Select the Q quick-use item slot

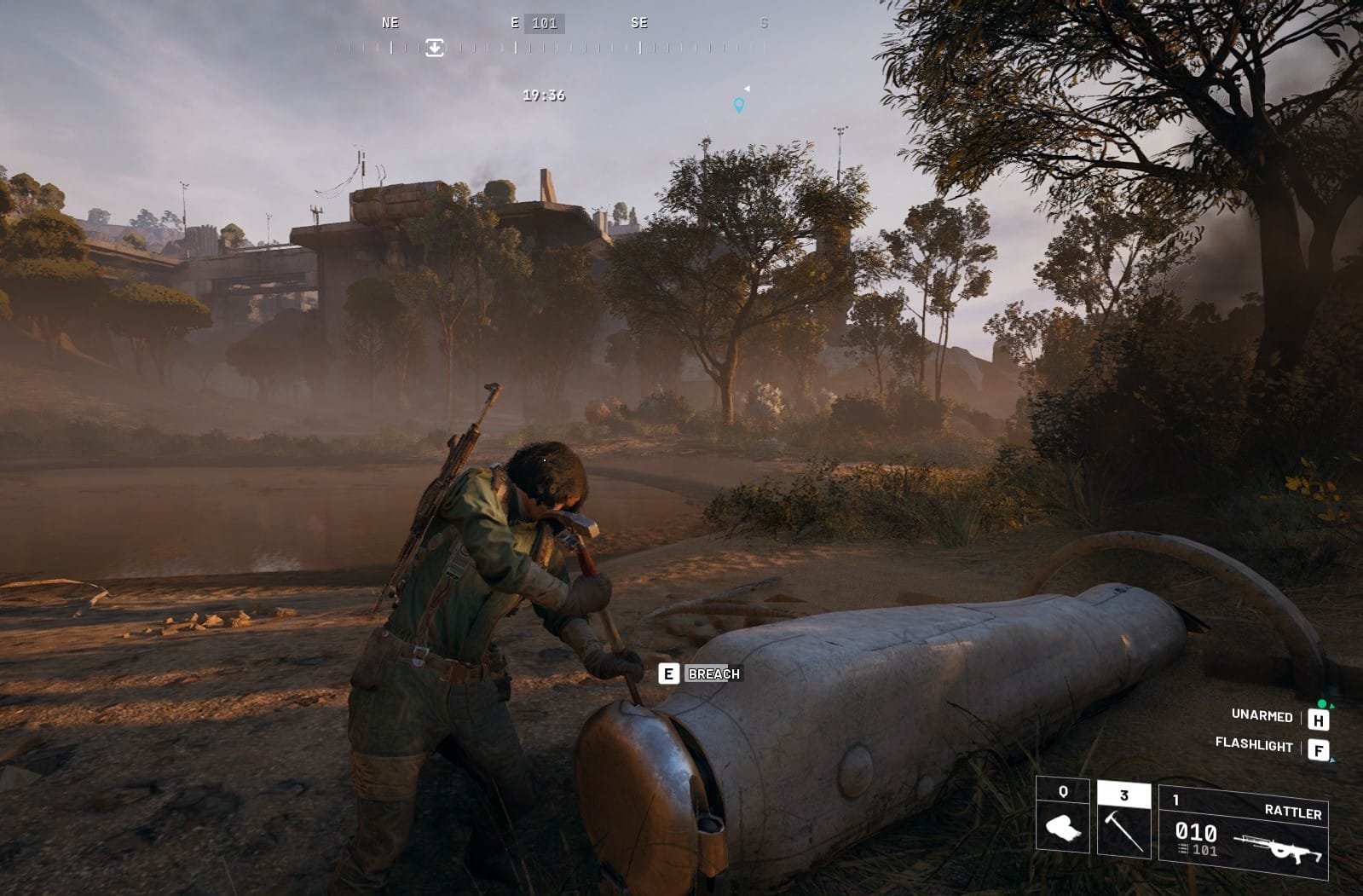(1063, 816)
